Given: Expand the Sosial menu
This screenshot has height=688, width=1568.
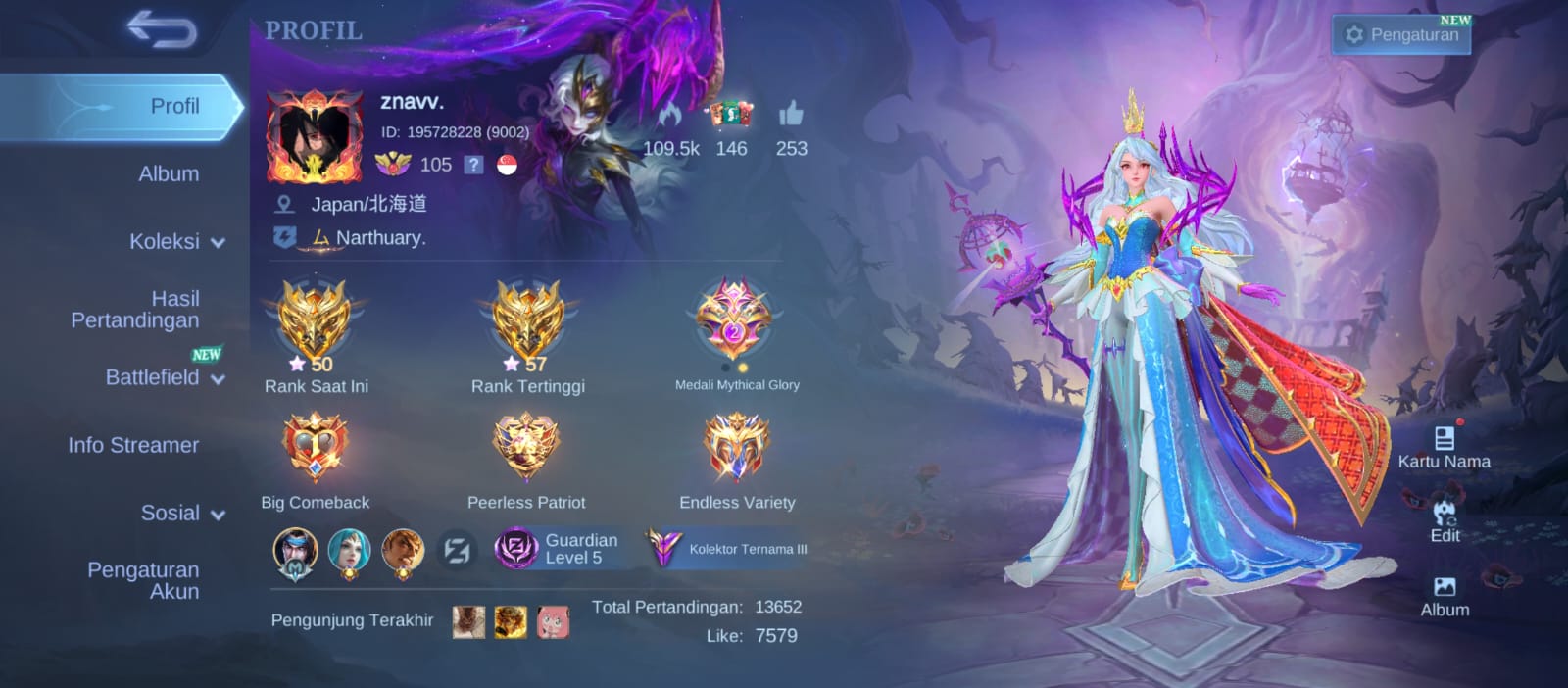Looking at the screenshot, I should tap(182, 513).
